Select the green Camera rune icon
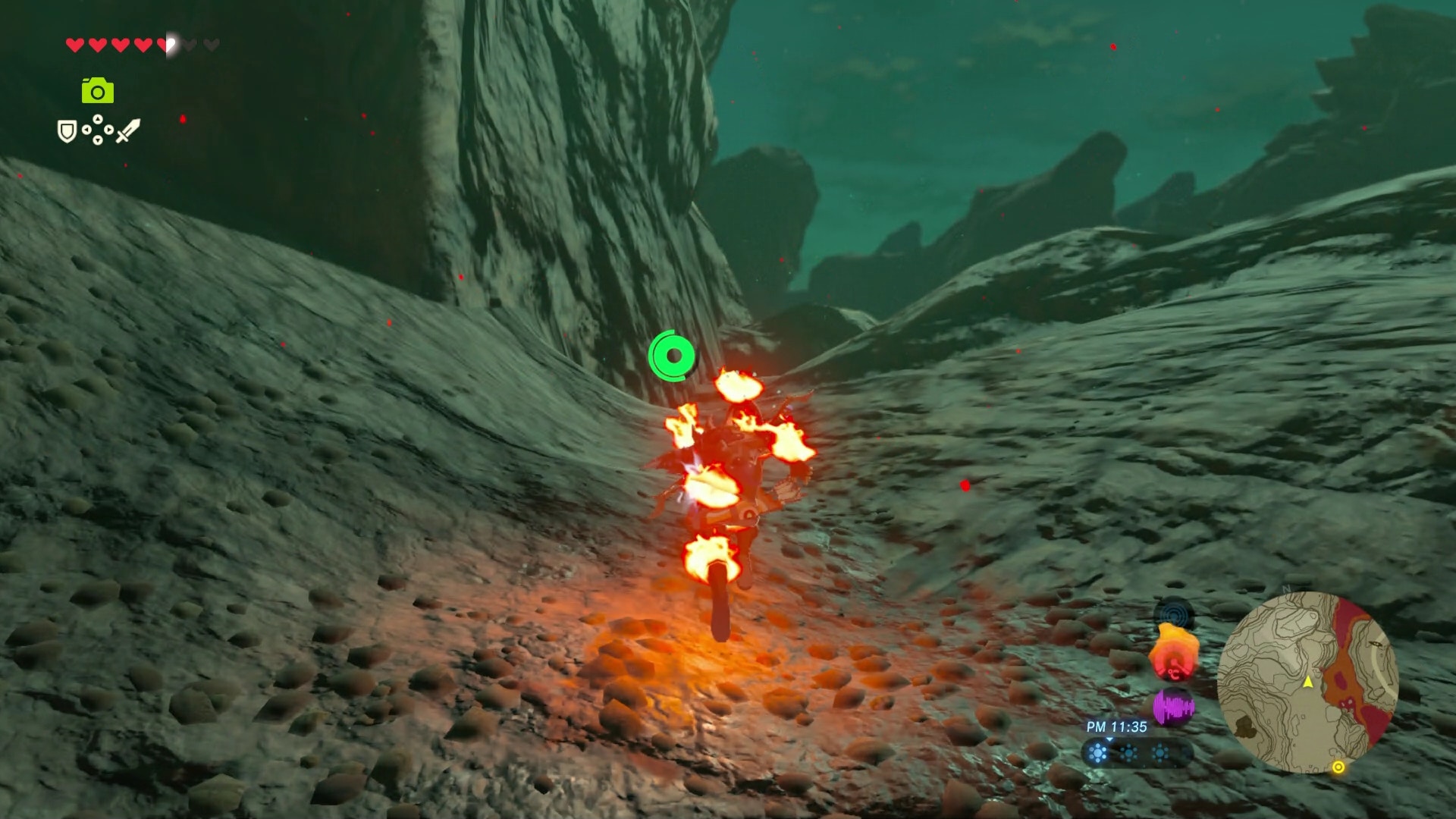 (98, 91)
